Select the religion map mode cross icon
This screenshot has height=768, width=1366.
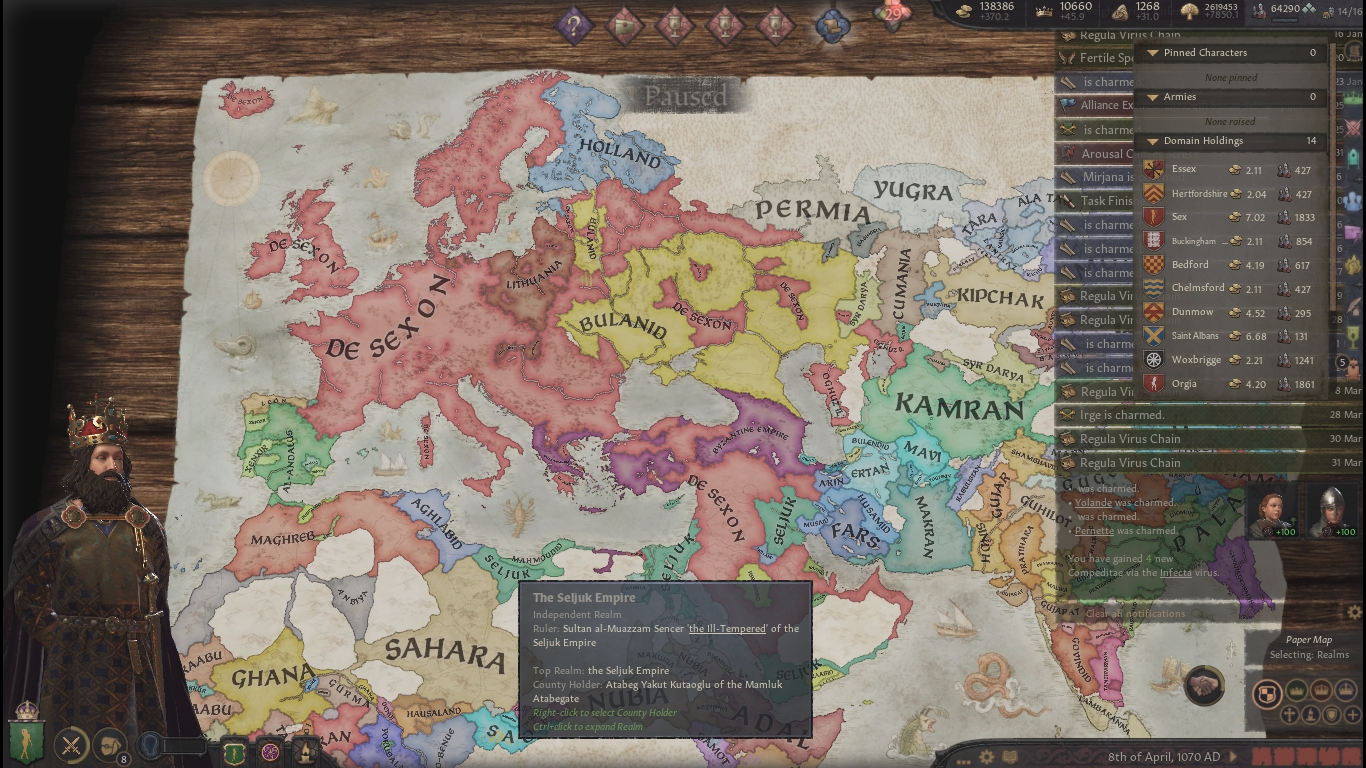[x=1288, y=715]
